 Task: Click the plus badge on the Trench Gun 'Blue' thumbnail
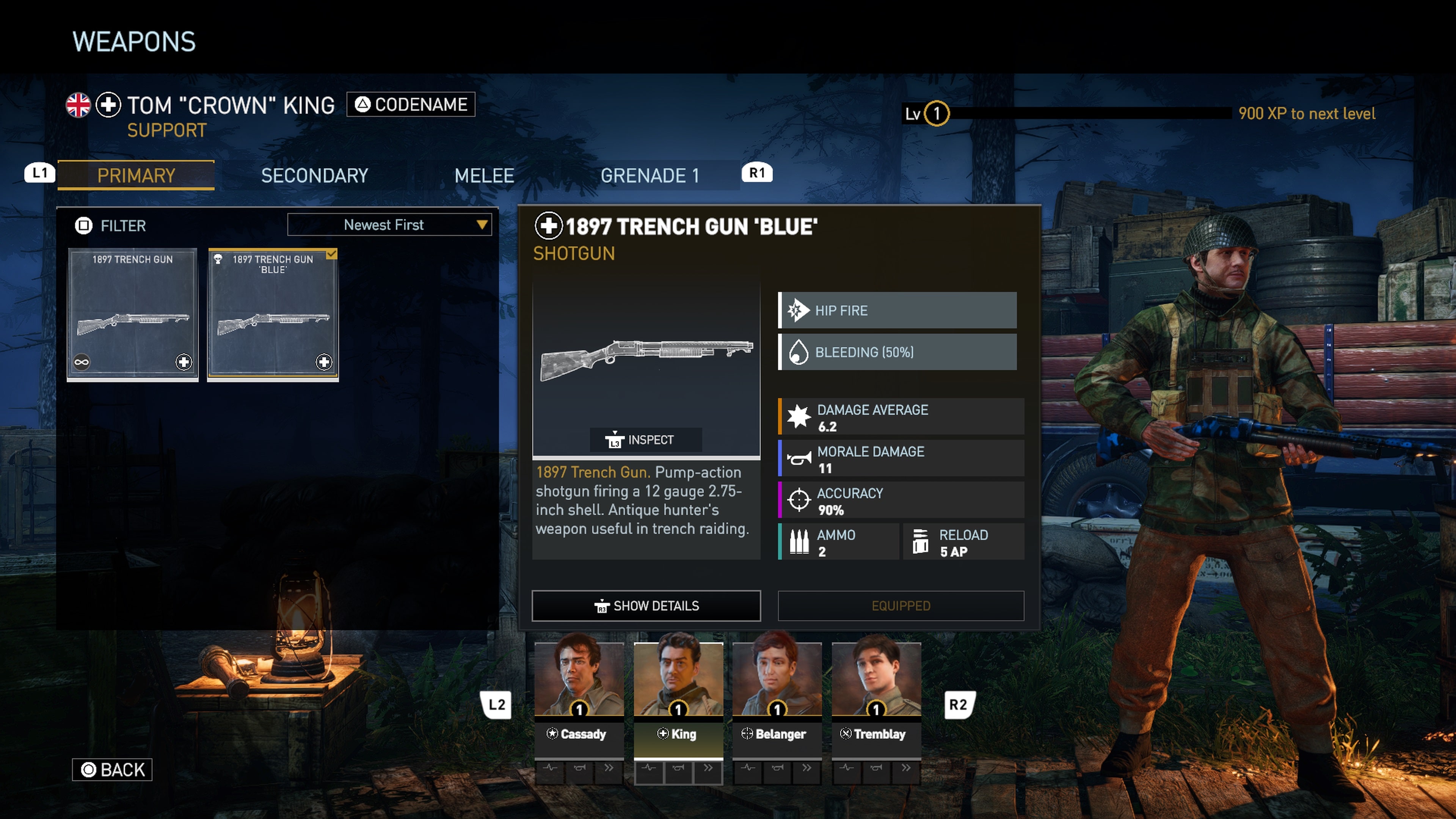coord(324,362)
